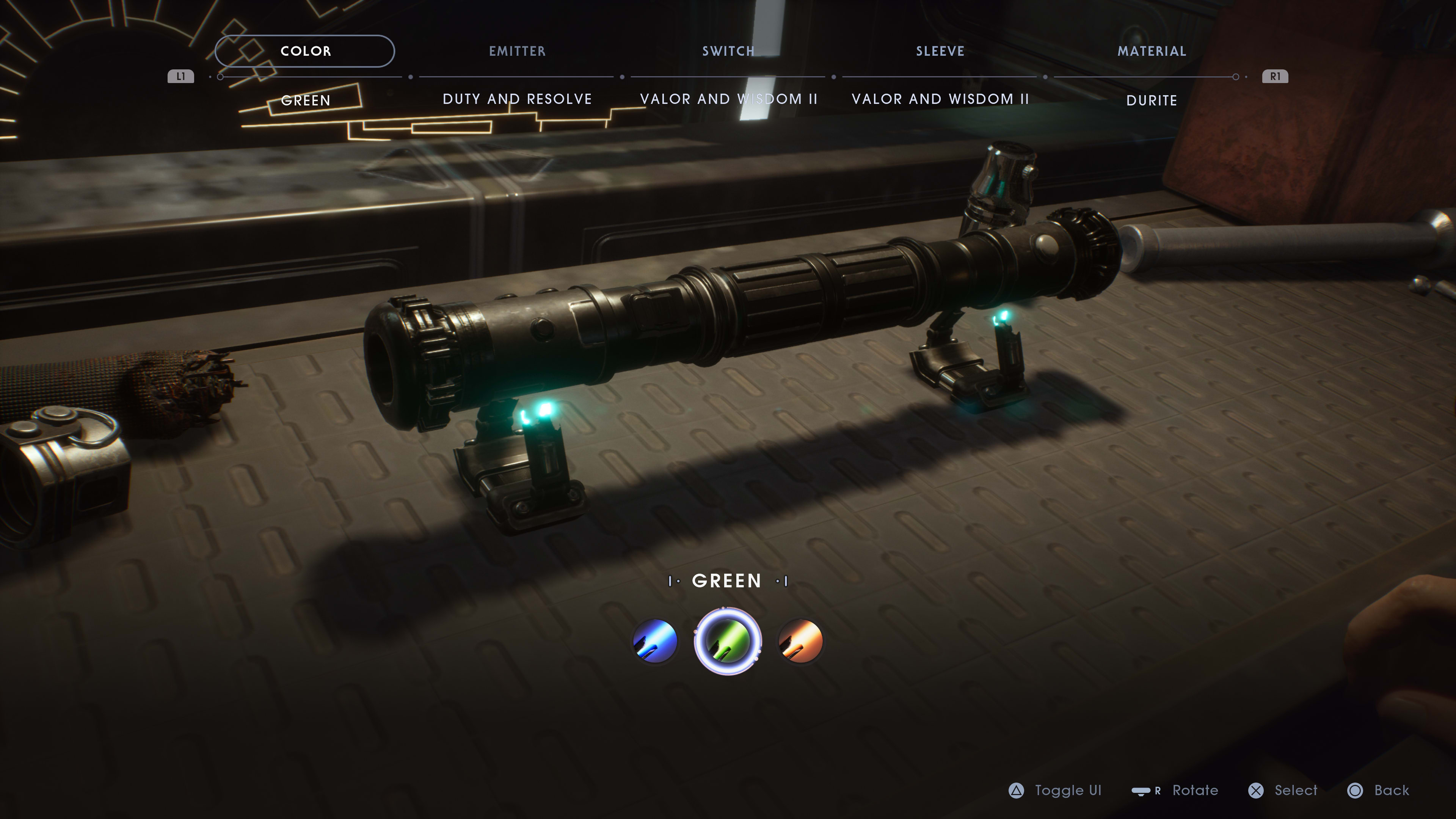Pick the green lightsaber color swatch

[x=728, y=641]
